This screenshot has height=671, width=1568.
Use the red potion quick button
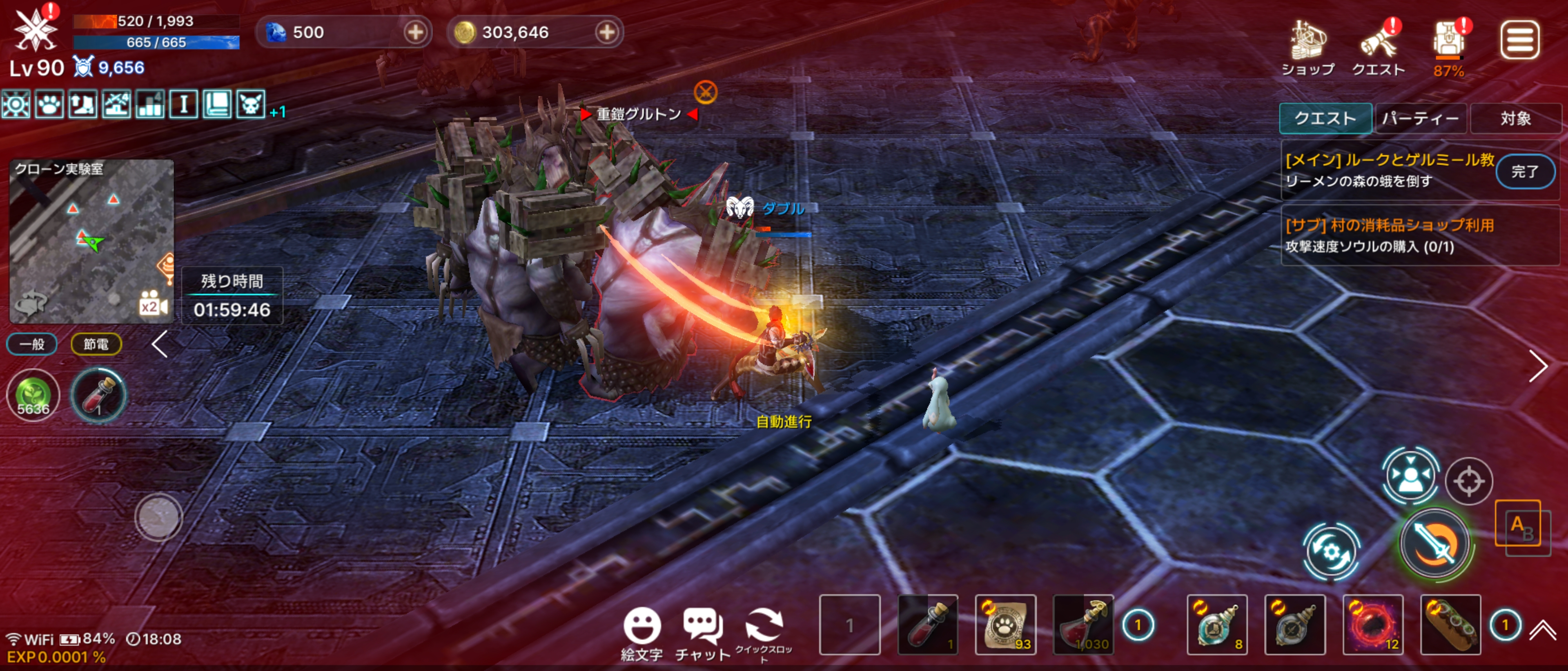98,395
